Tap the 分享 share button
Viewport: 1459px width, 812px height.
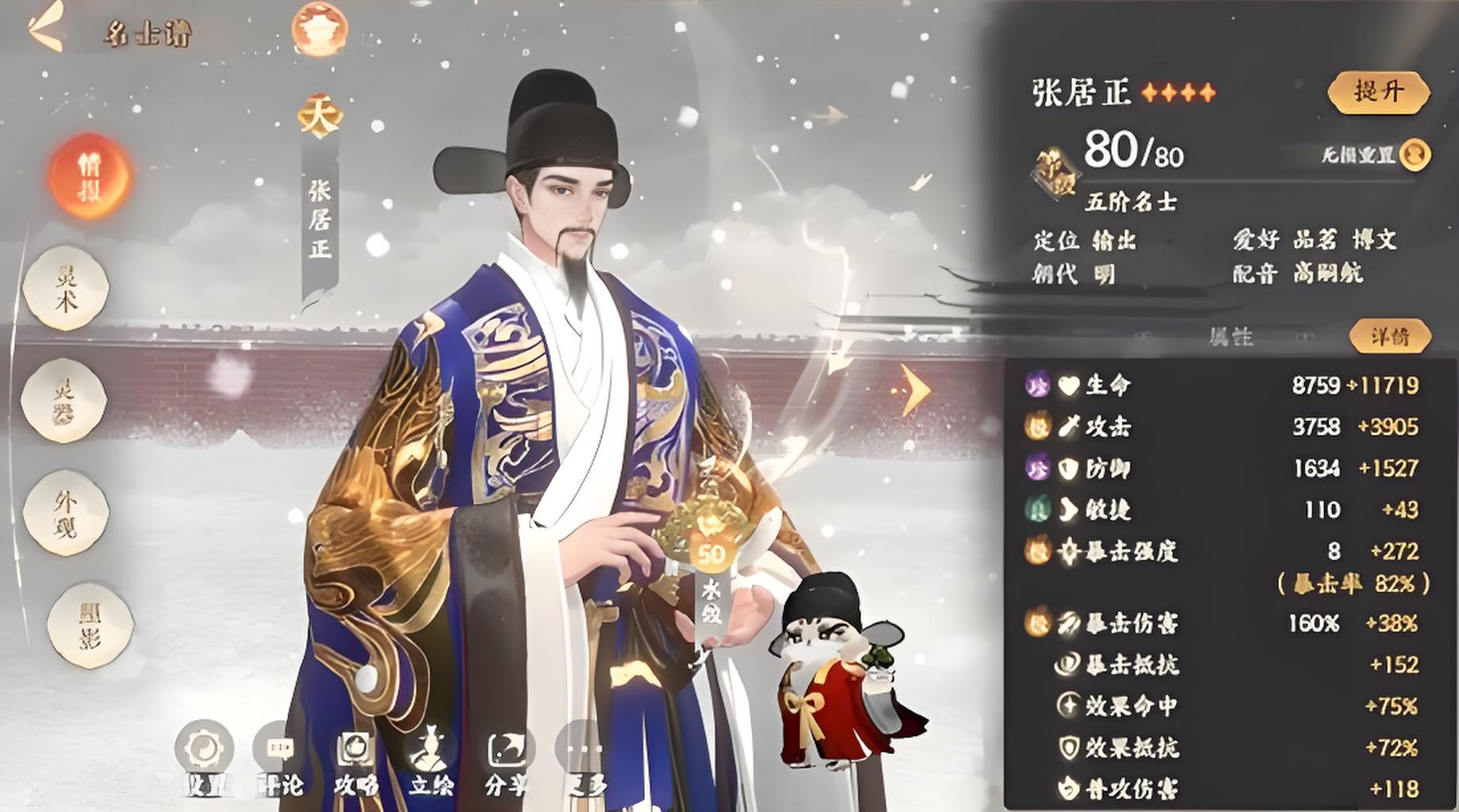(507, 758)
